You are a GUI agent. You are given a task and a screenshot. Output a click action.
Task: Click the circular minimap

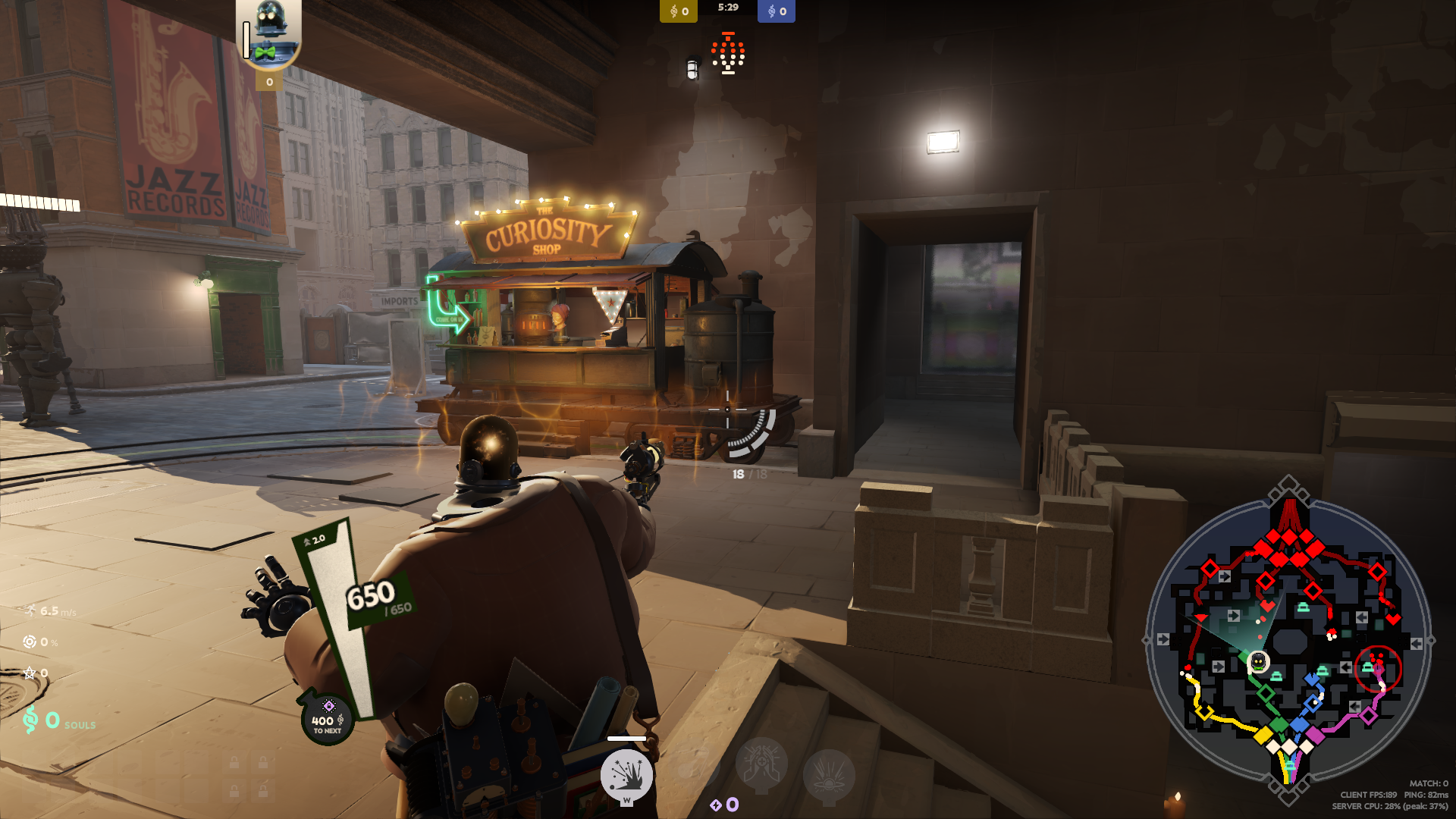pos(1288,642)
